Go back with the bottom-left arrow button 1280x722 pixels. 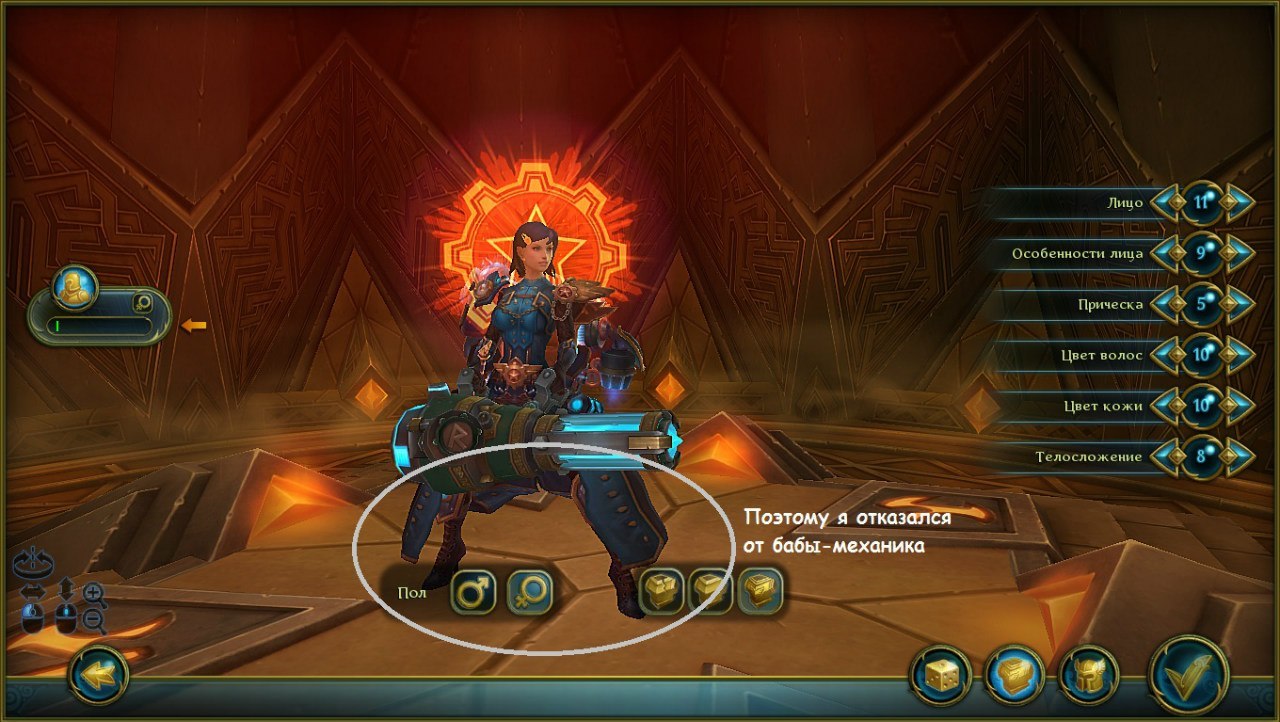pyautogui.click(x=98, y=675)
